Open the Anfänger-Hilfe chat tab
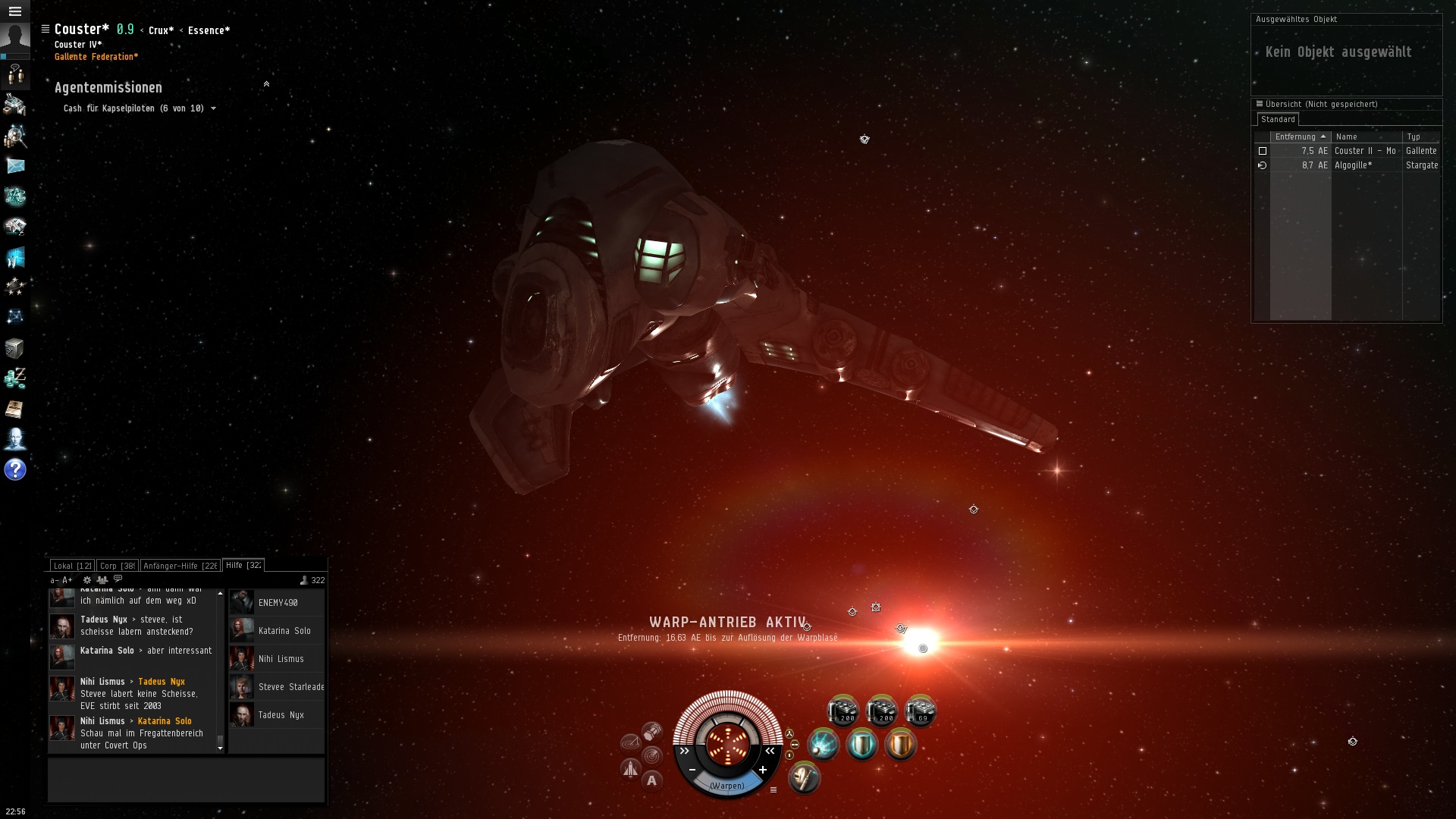Viewport: 1456px width, 819px height. click(180, 566)
